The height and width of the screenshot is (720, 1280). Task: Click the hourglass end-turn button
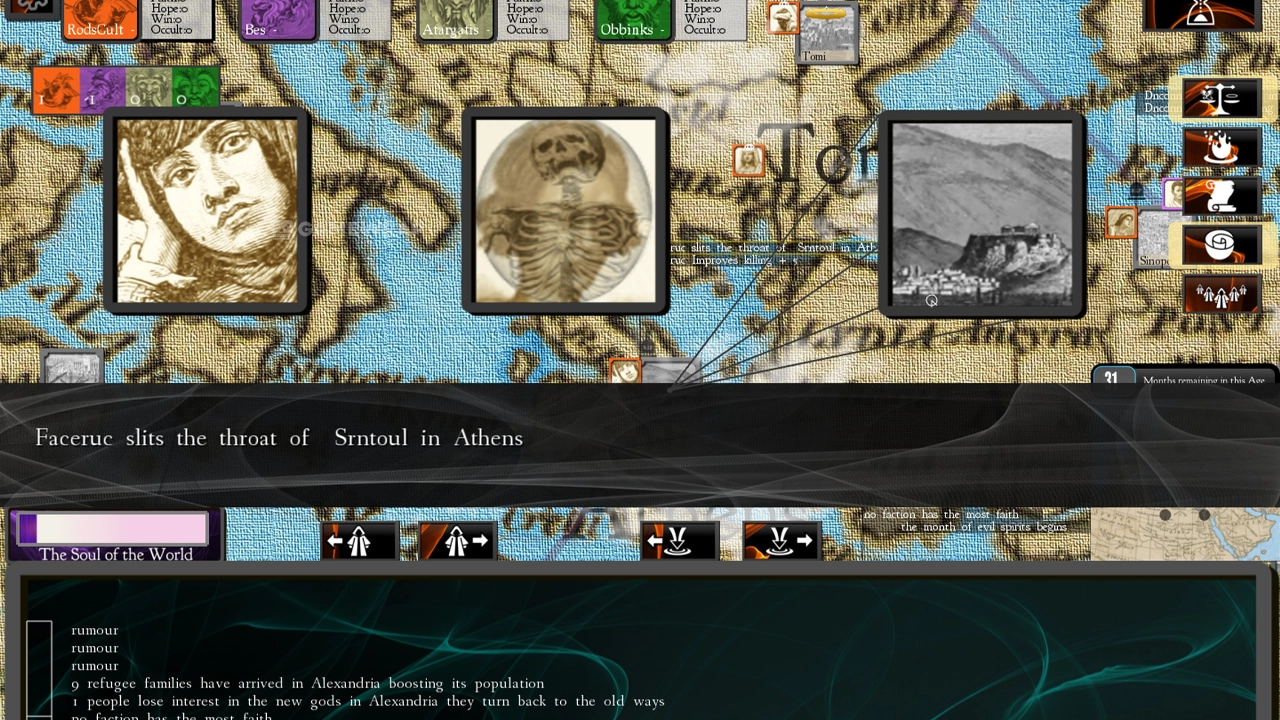[1201, 14]
